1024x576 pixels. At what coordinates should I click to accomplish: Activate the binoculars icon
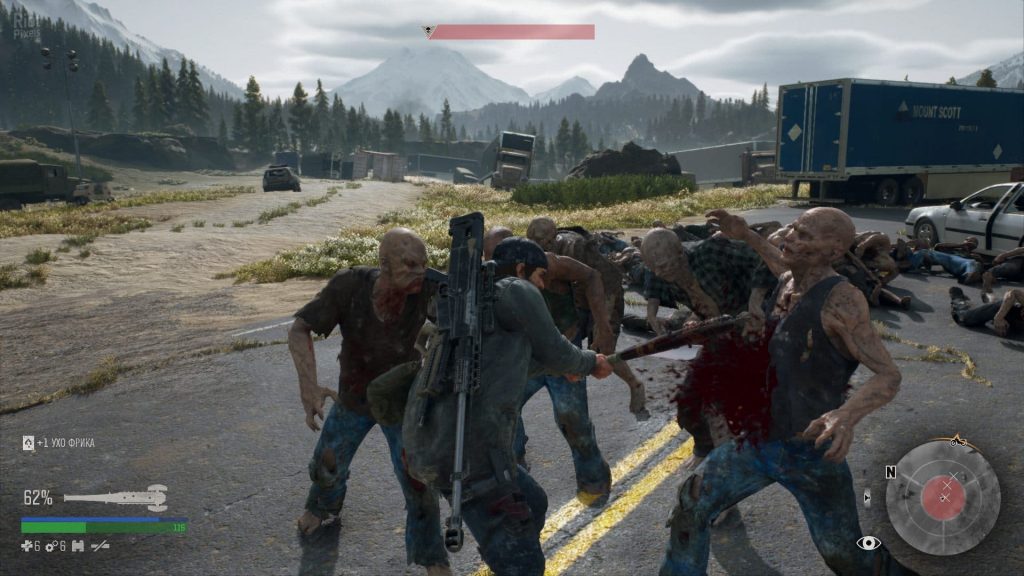pyautogui.click(x=78, y=546)
